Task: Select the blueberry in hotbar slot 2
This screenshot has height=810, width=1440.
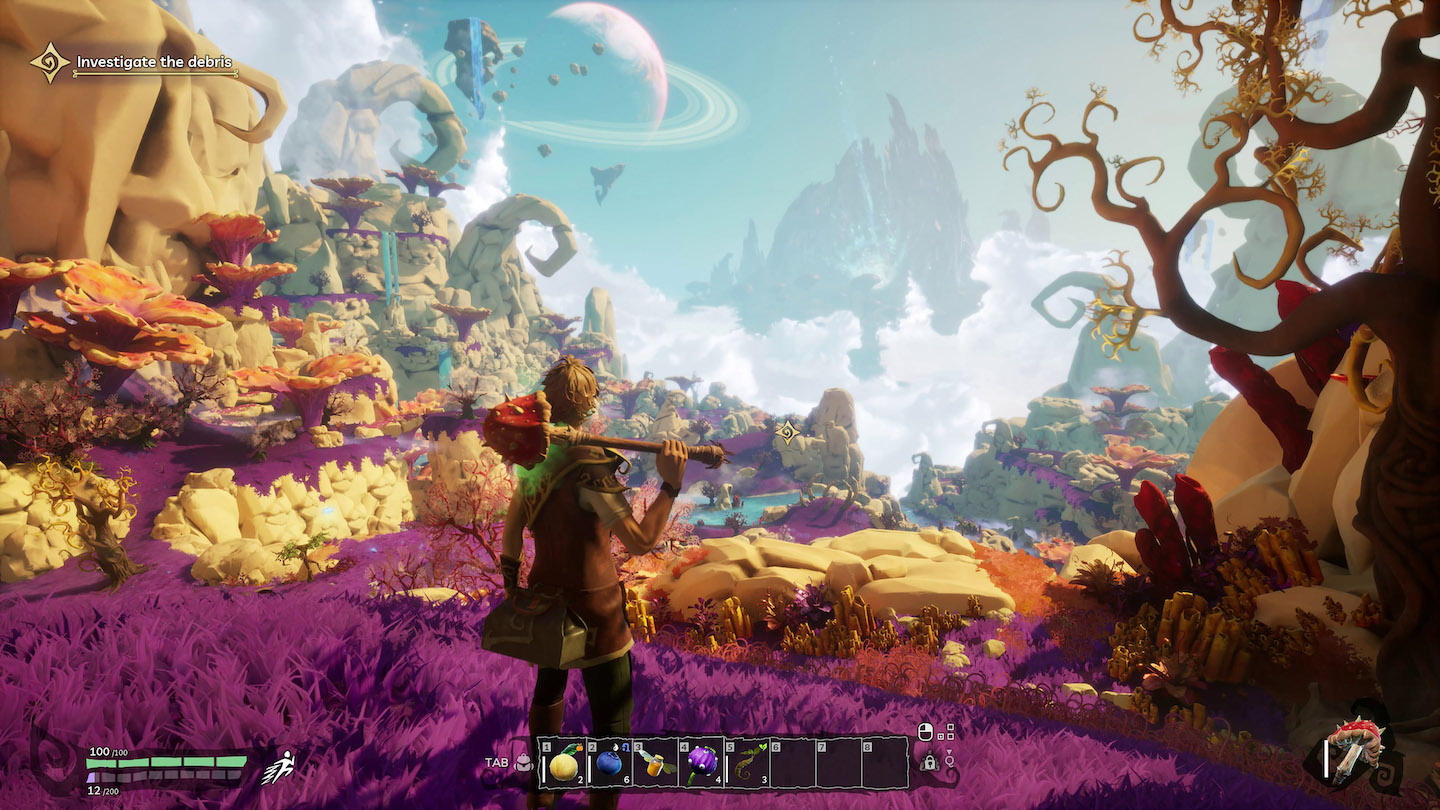Action: [608, 764]
